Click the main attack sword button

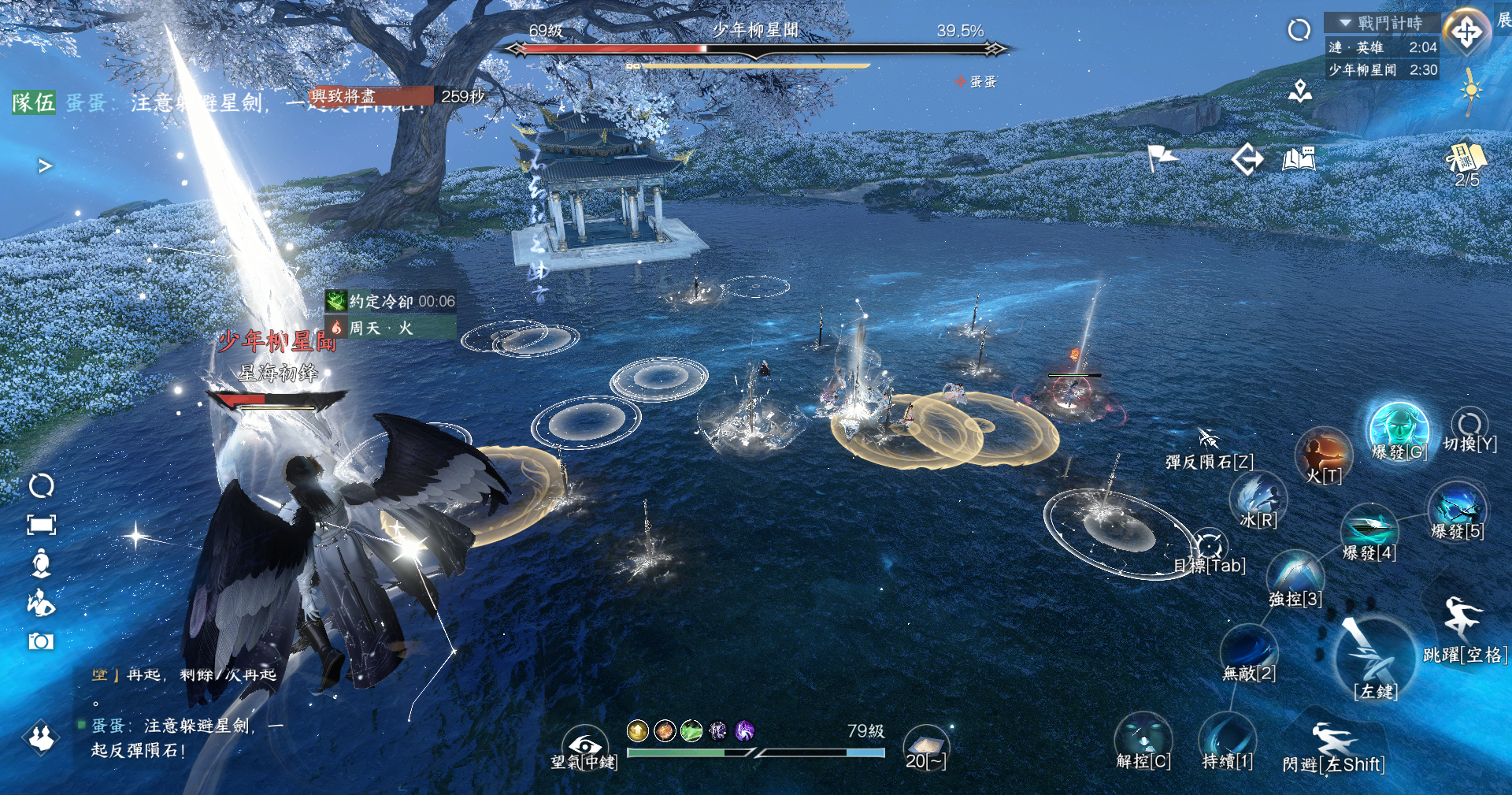point(1374,652)
